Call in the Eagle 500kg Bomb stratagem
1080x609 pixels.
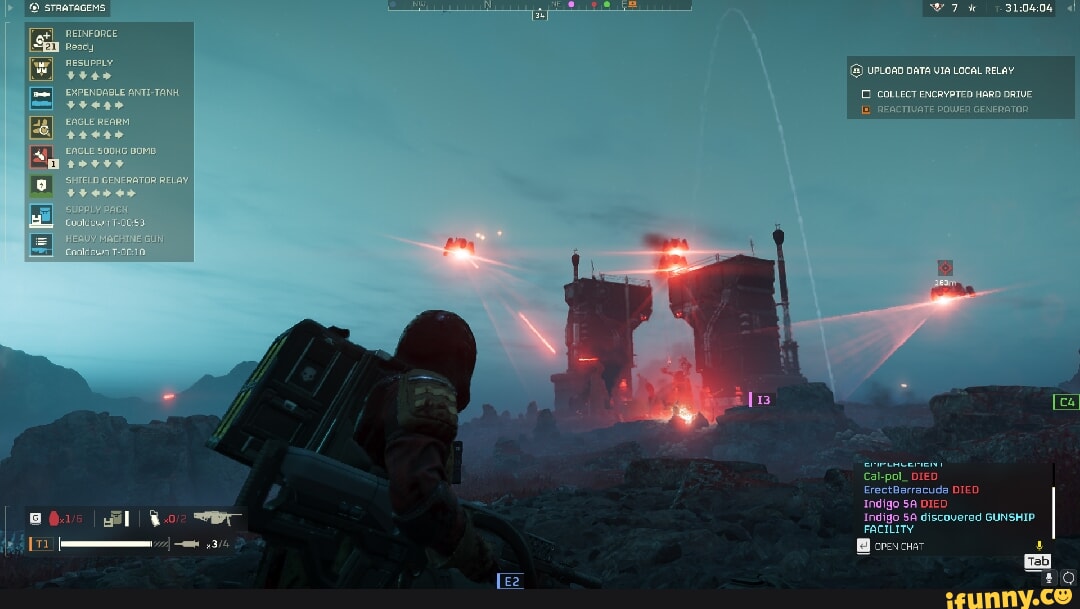[41, 156]
